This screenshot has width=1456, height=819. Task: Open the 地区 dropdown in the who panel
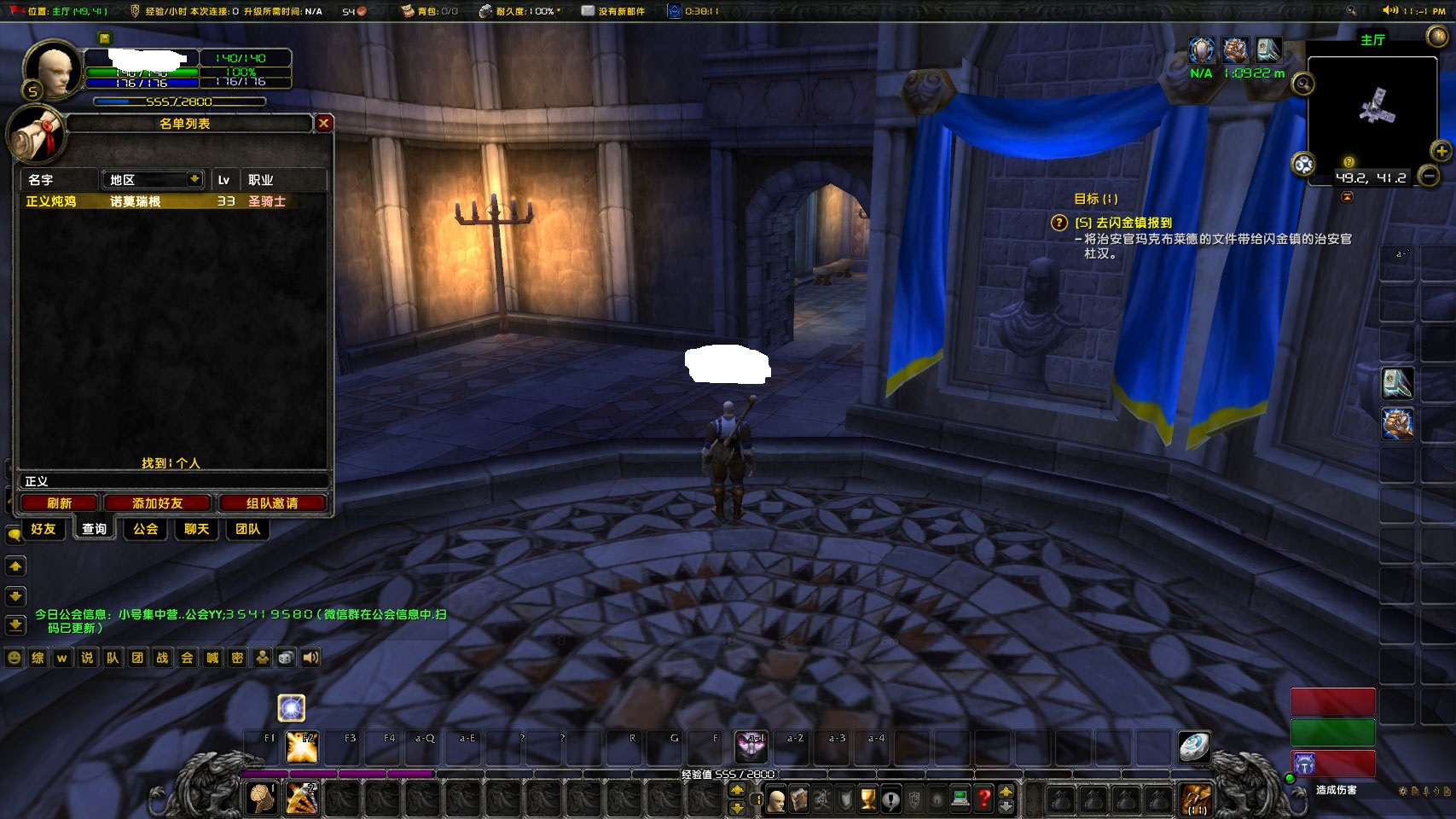[152, 179]
